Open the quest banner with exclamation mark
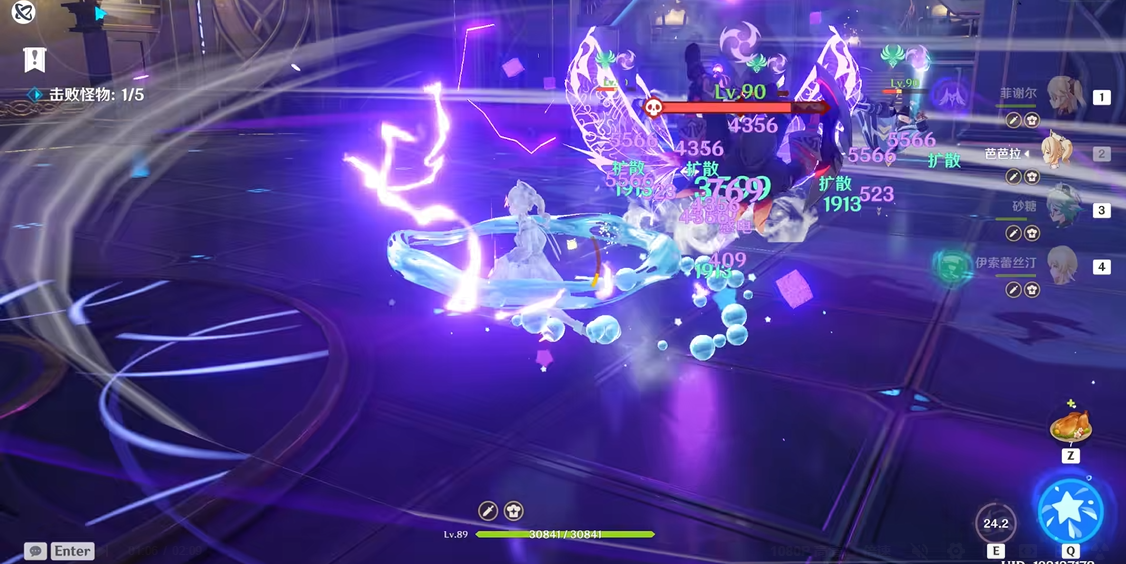This screenshot has width=1126, height=564. point(34,60)
